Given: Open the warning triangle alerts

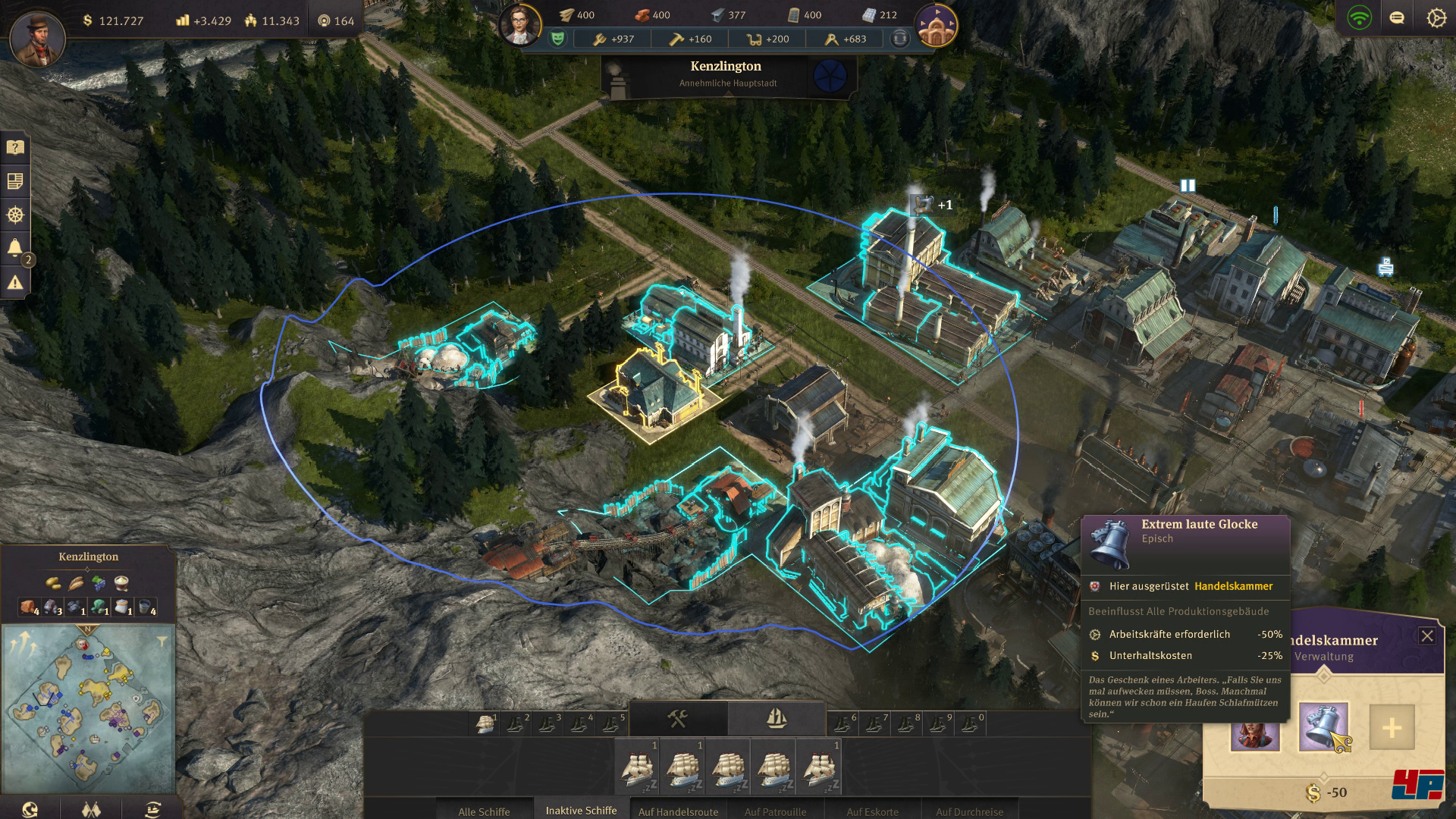Looking at the screenshot, I should pos(14,283).
